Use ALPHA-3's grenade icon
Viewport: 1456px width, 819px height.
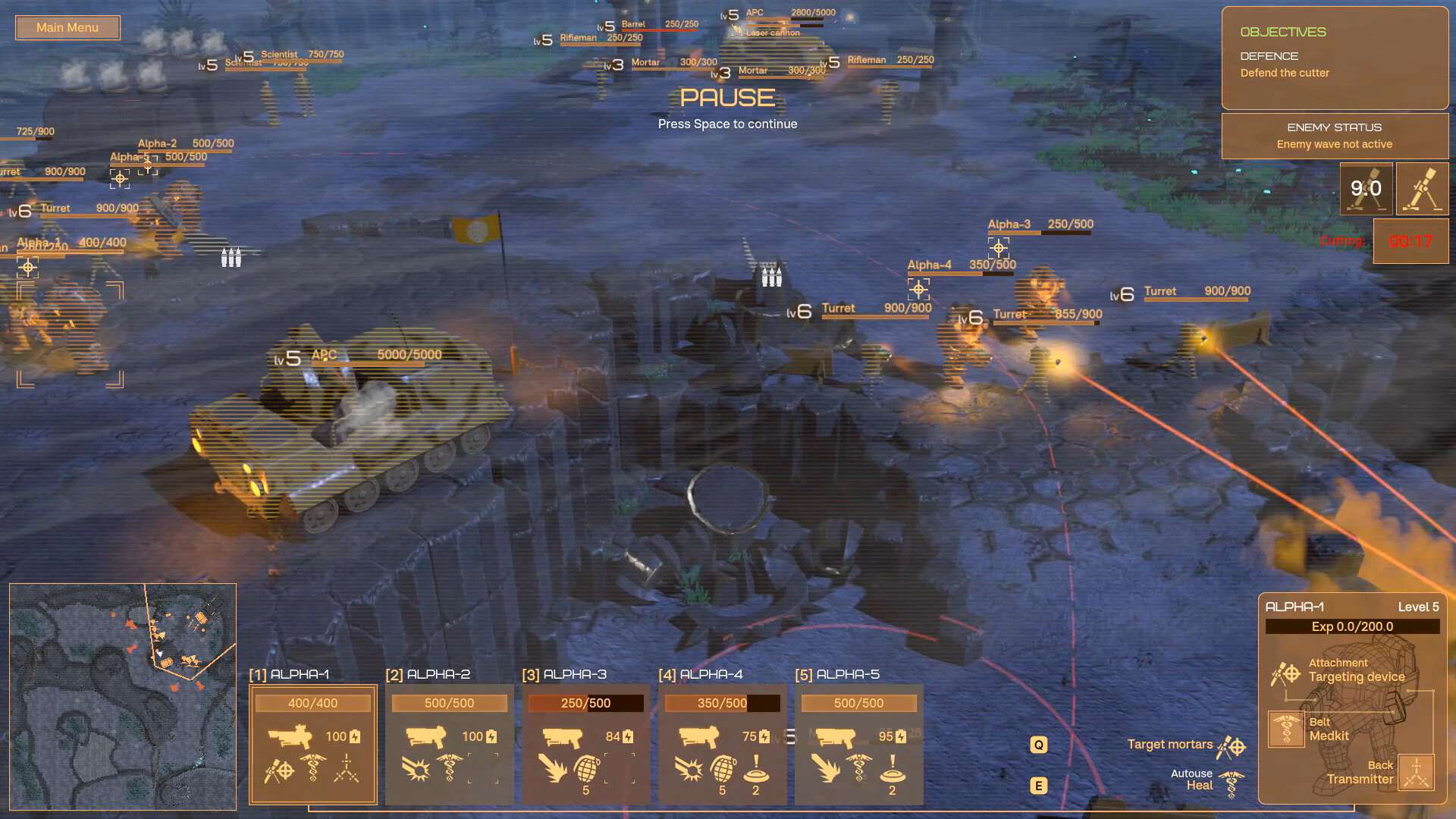click(586, 769)
